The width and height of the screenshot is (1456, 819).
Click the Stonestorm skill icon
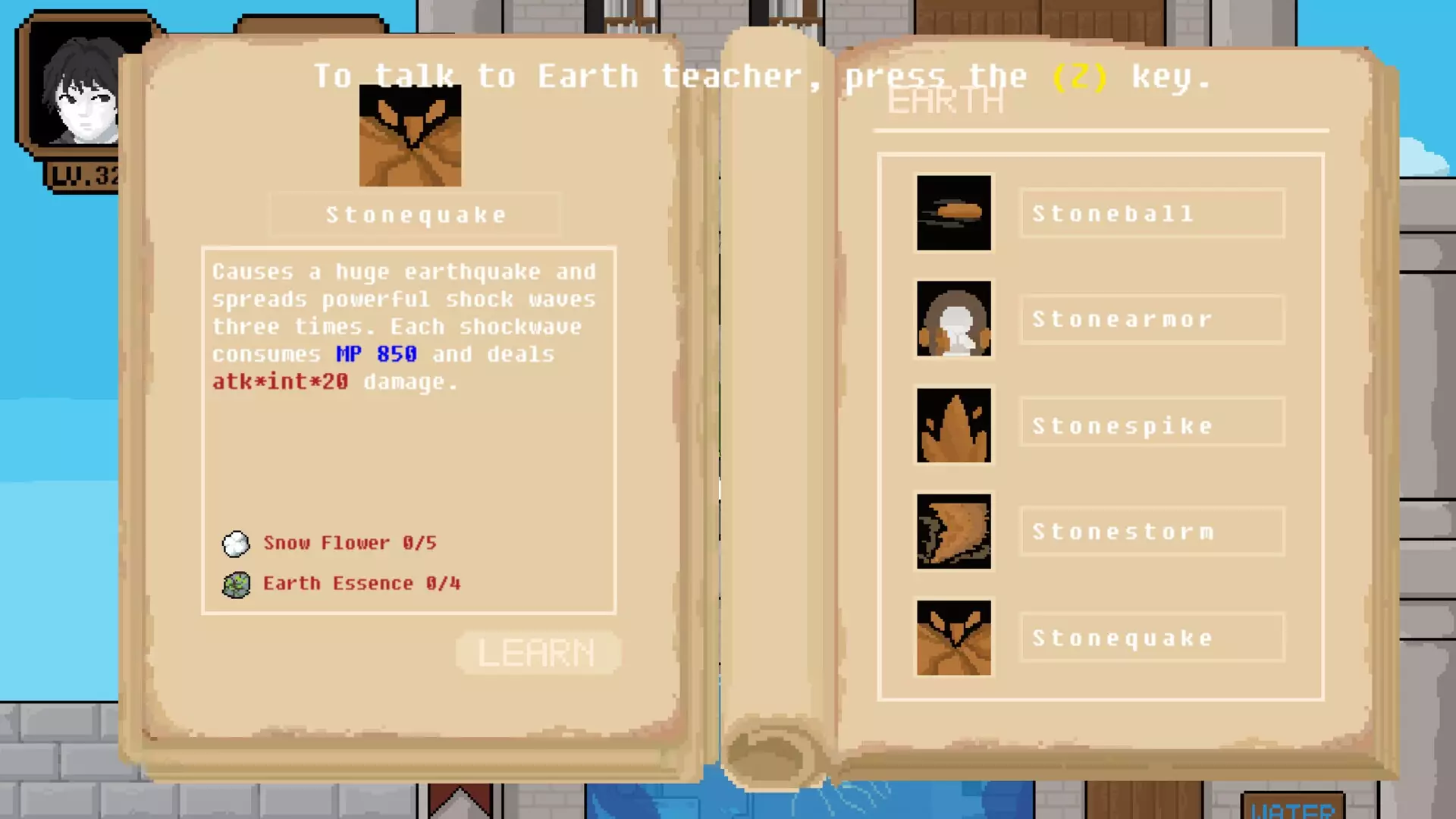pos(953,531)
